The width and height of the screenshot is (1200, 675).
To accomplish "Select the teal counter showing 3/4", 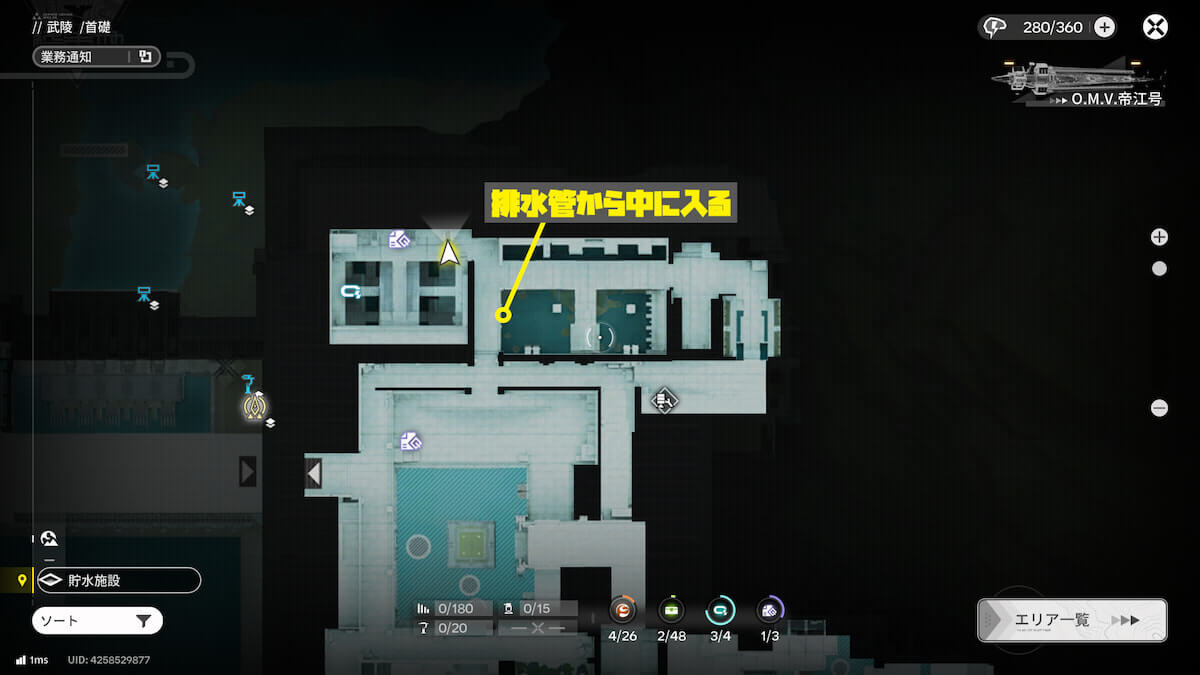I will coord(720,609).
